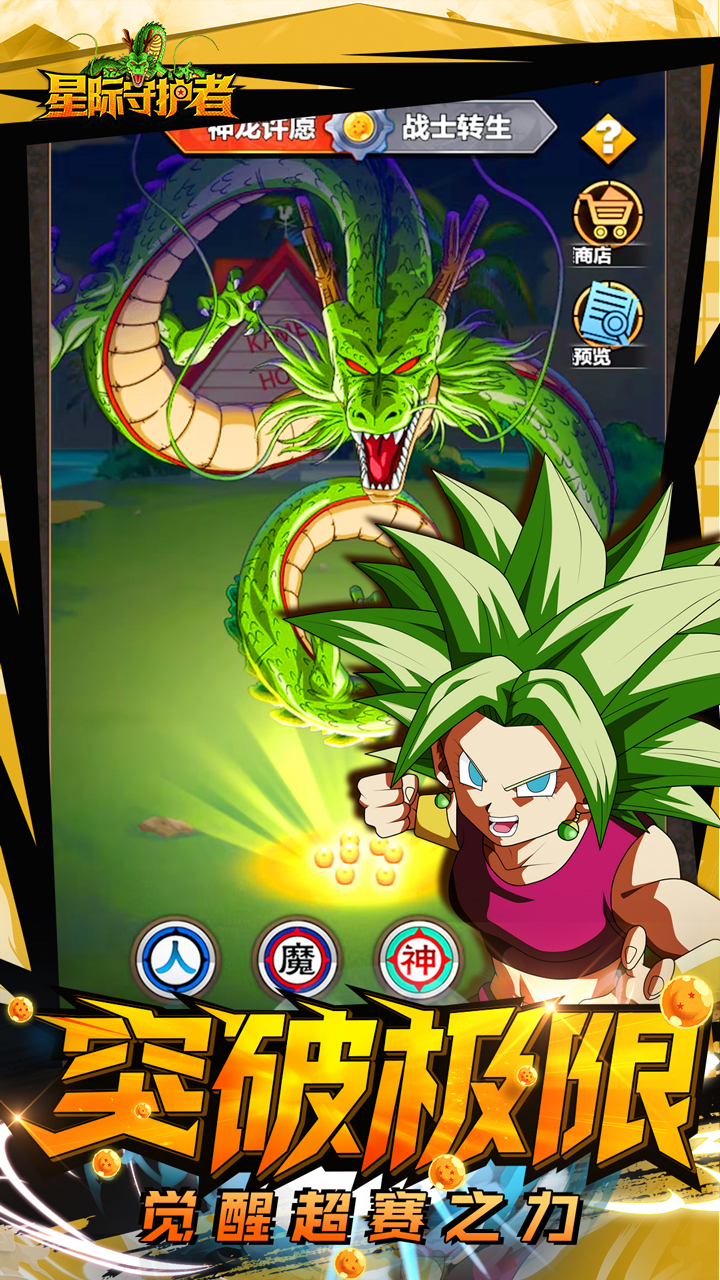Open the yellow question mark help
720x1280 pixels.
point(608,138)
